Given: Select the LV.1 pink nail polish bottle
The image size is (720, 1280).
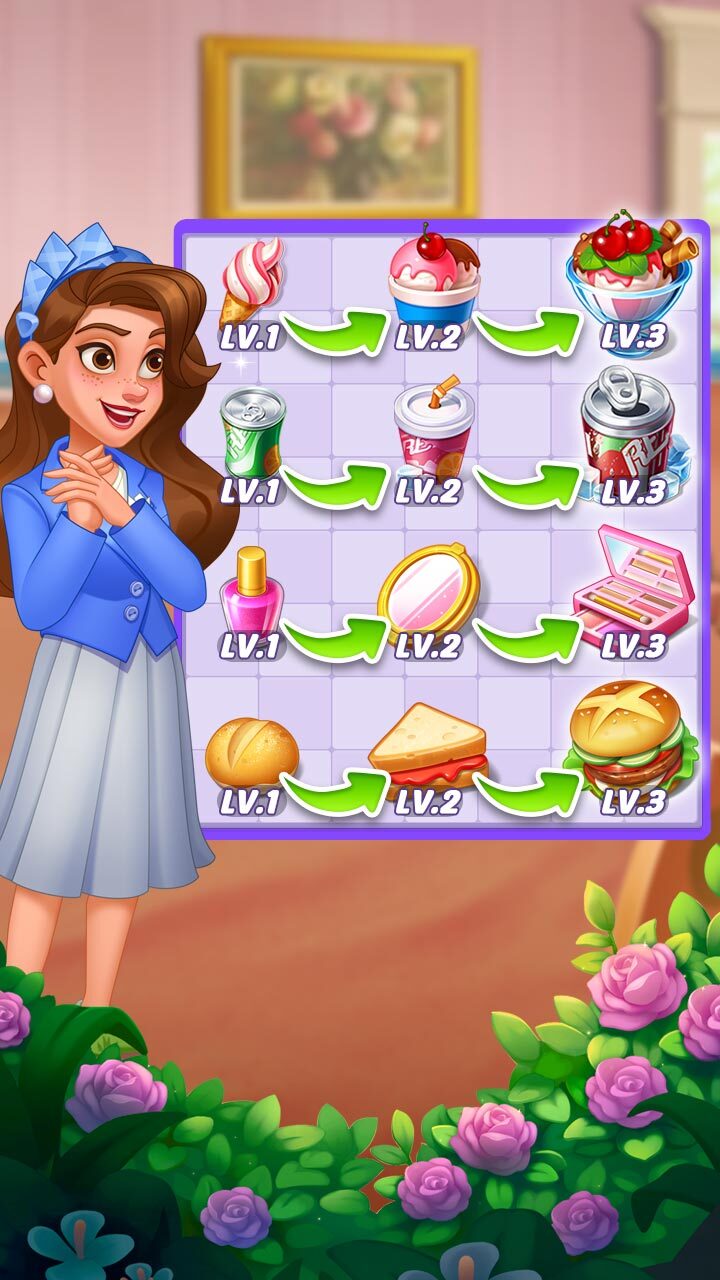Looking at the screenshot, I should (x=251, y=591).
